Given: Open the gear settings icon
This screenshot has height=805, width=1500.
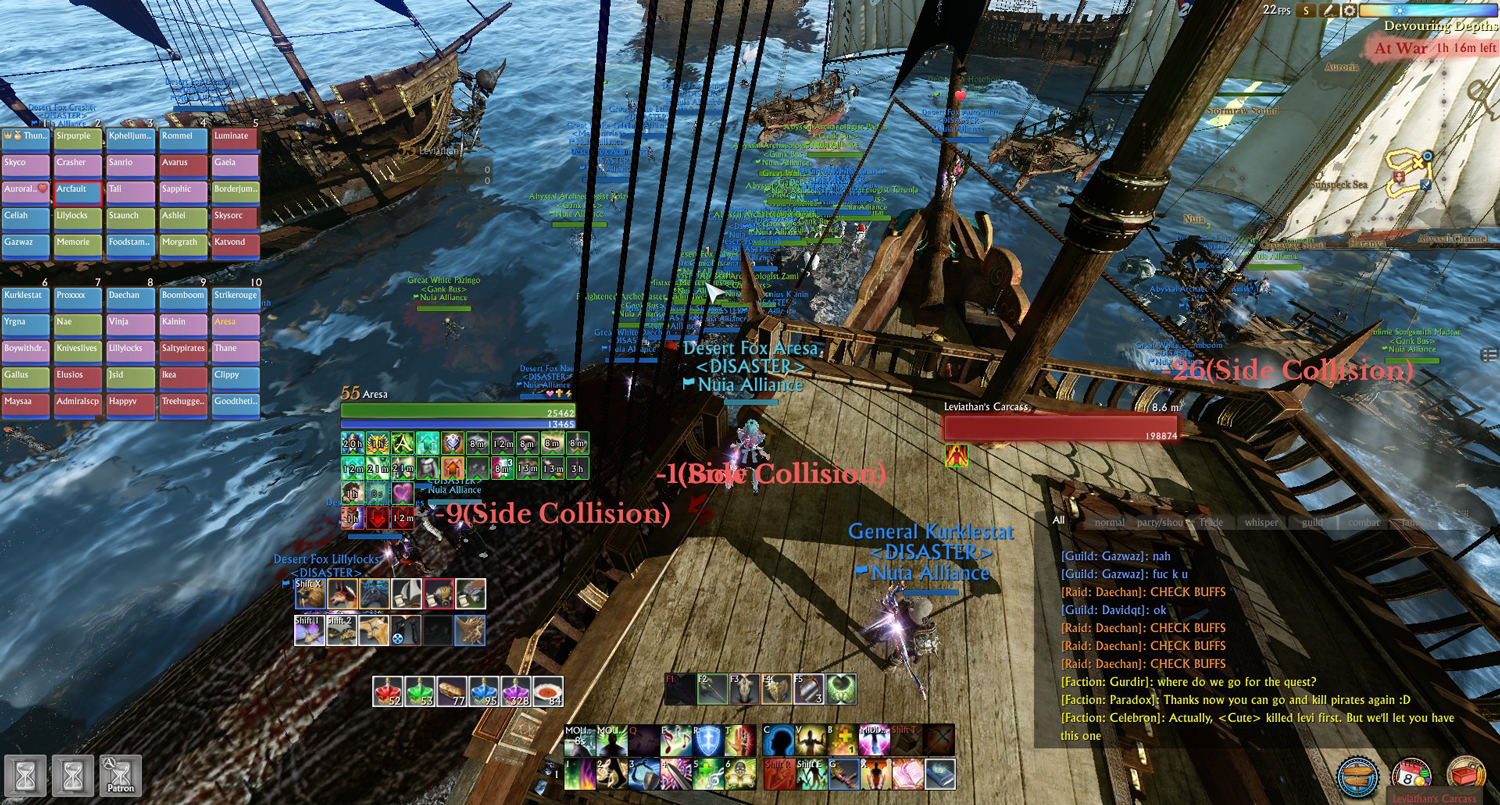Looking at the screenshot, I should (x=1349, y=11).
